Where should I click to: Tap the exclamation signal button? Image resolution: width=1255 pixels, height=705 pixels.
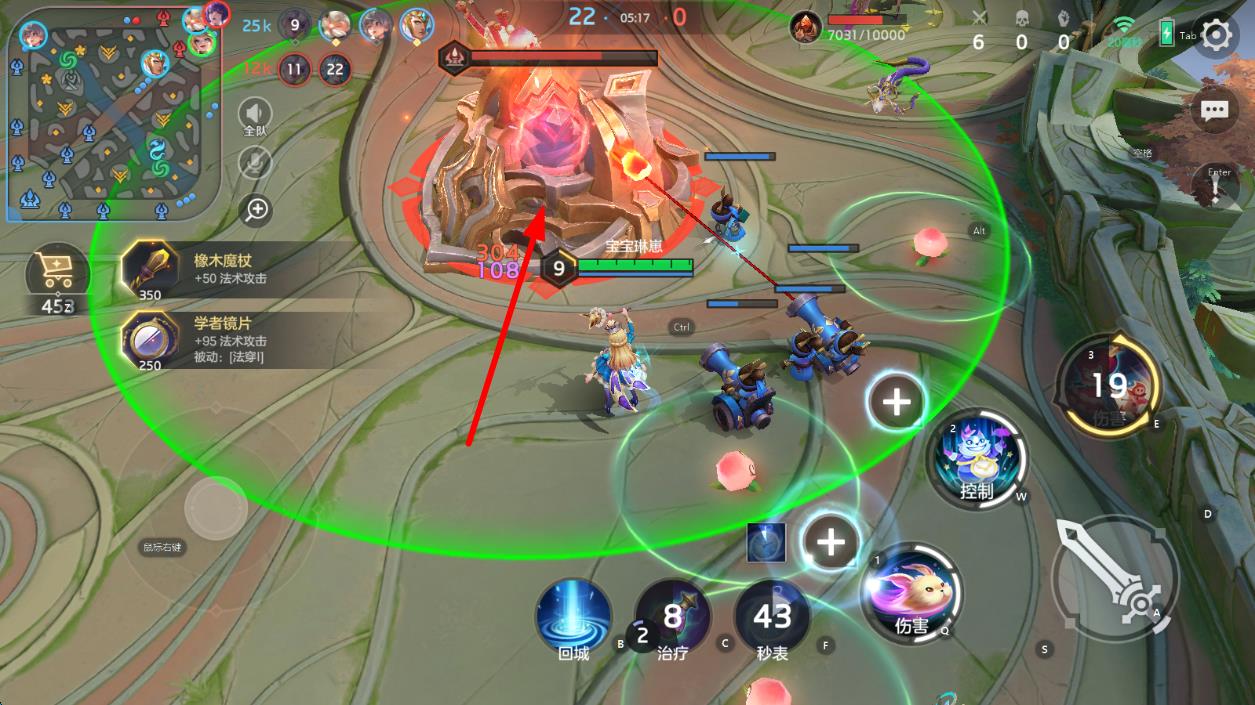click(x=1215, y=187)
